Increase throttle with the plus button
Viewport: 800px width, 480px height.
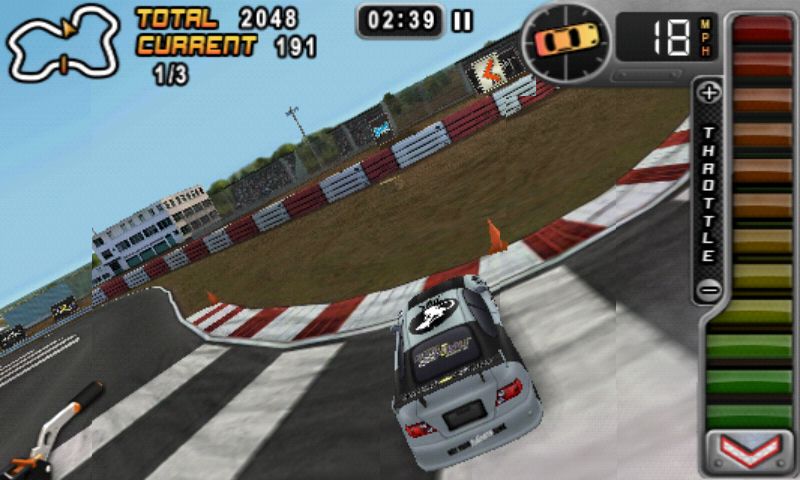(x=709, y=94)
